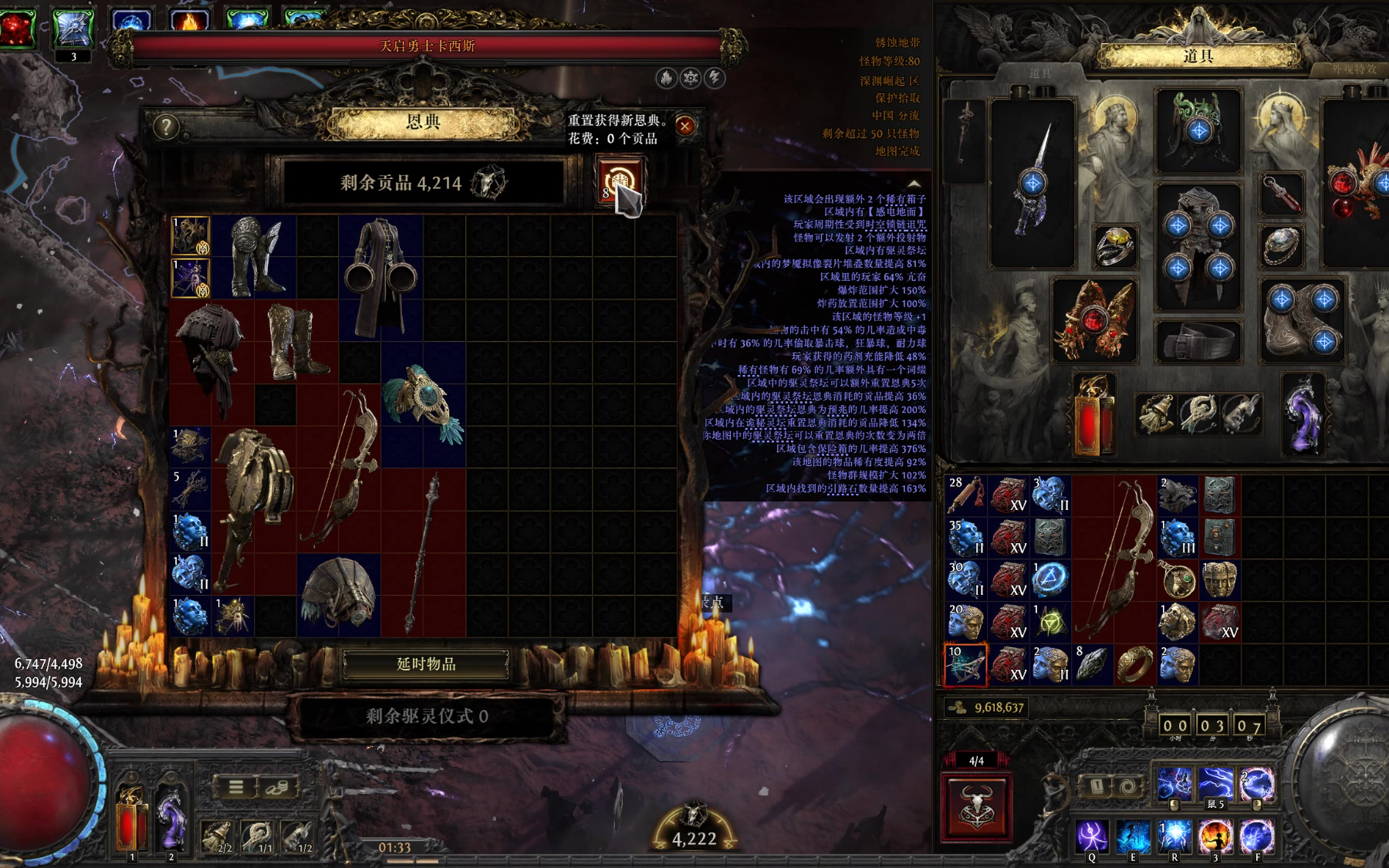The height and width of the screenshot is (868, 1389).
Task: Click the red bull skull button
Action: 976,806
